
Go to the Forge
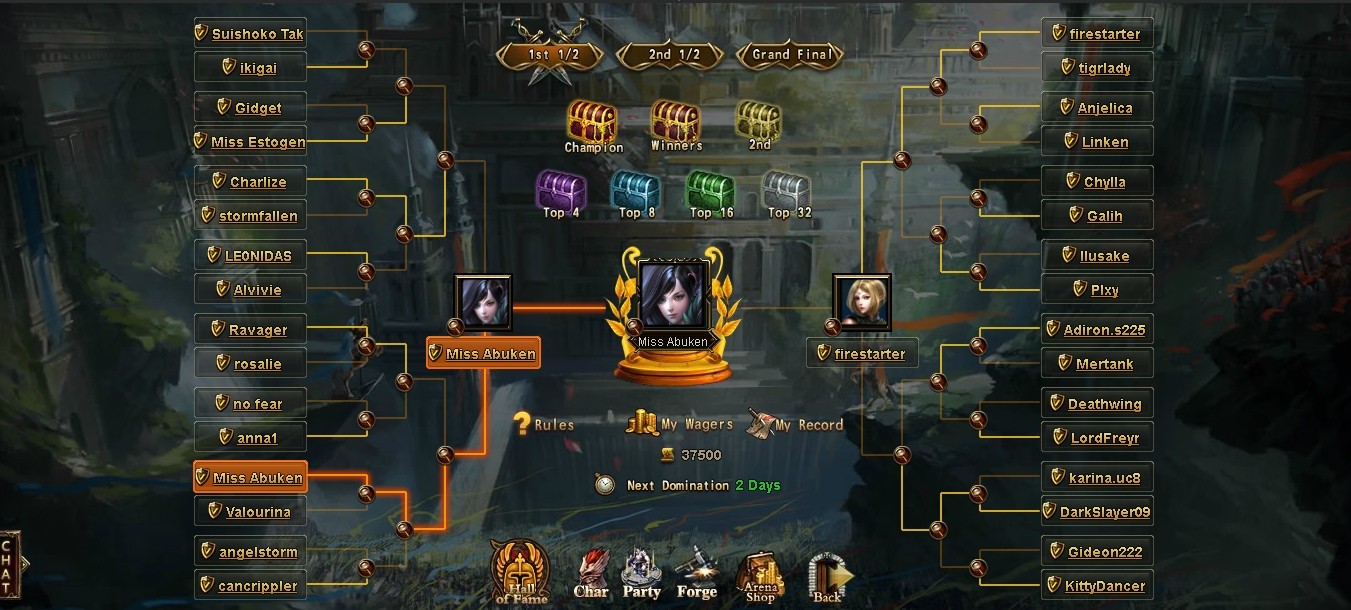click(696, 574)
